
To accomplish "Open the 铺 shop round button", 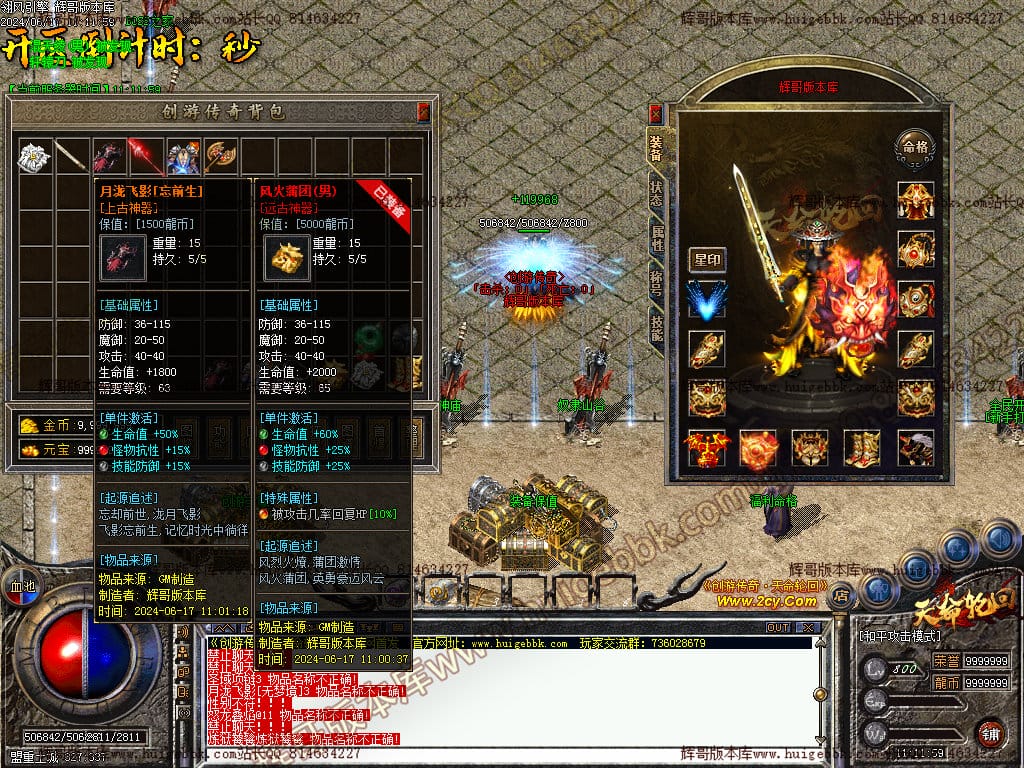I will pos(989,733).
